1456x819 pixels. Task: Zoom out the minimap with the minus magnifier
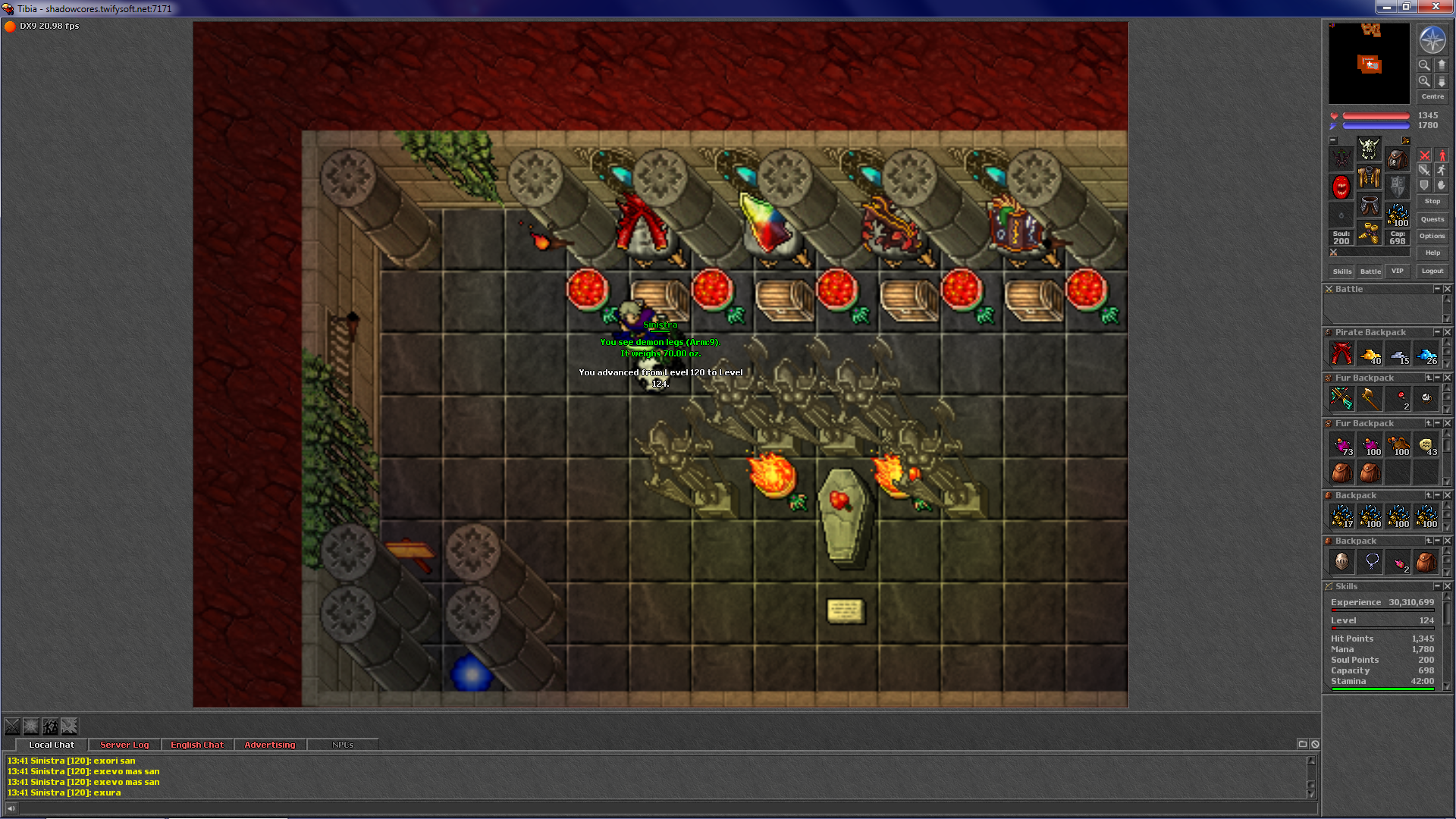click(x=1424, y=65)
